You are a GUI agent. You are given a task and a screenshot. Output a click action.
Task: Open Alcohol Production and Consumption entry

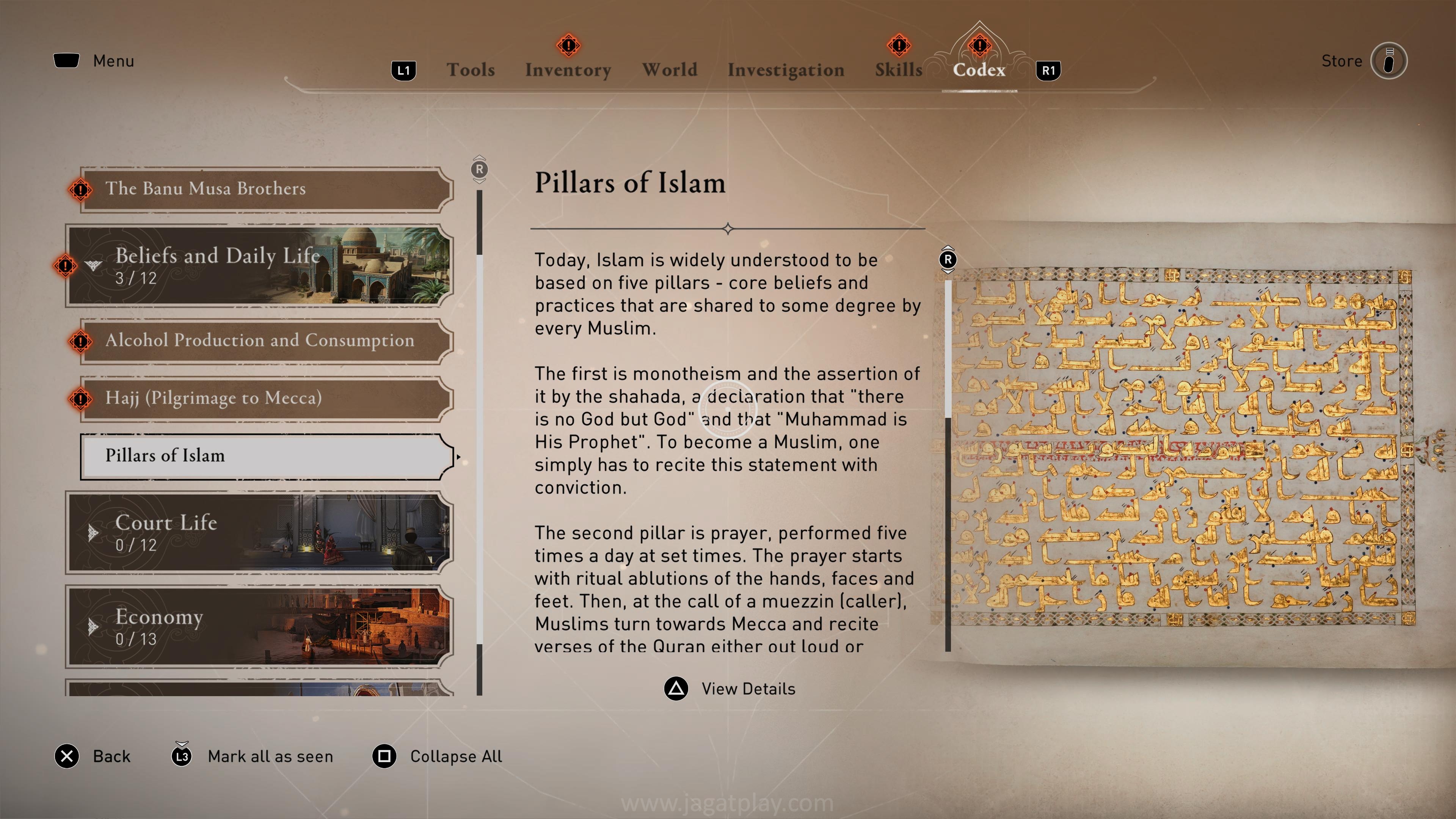(x=266, y=340)
